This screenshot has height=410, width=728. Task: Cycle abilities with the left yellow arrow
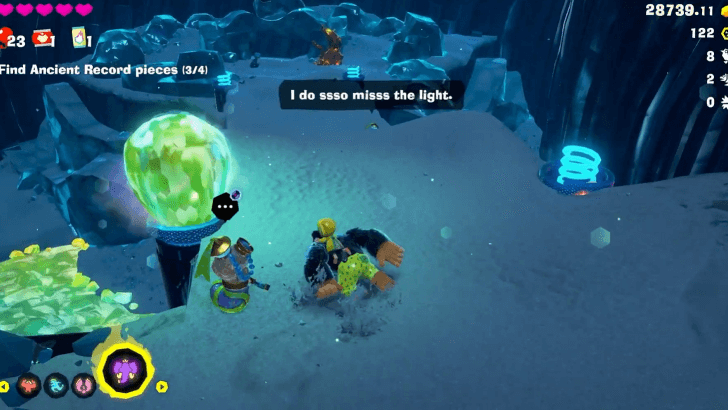pos(5,386)
